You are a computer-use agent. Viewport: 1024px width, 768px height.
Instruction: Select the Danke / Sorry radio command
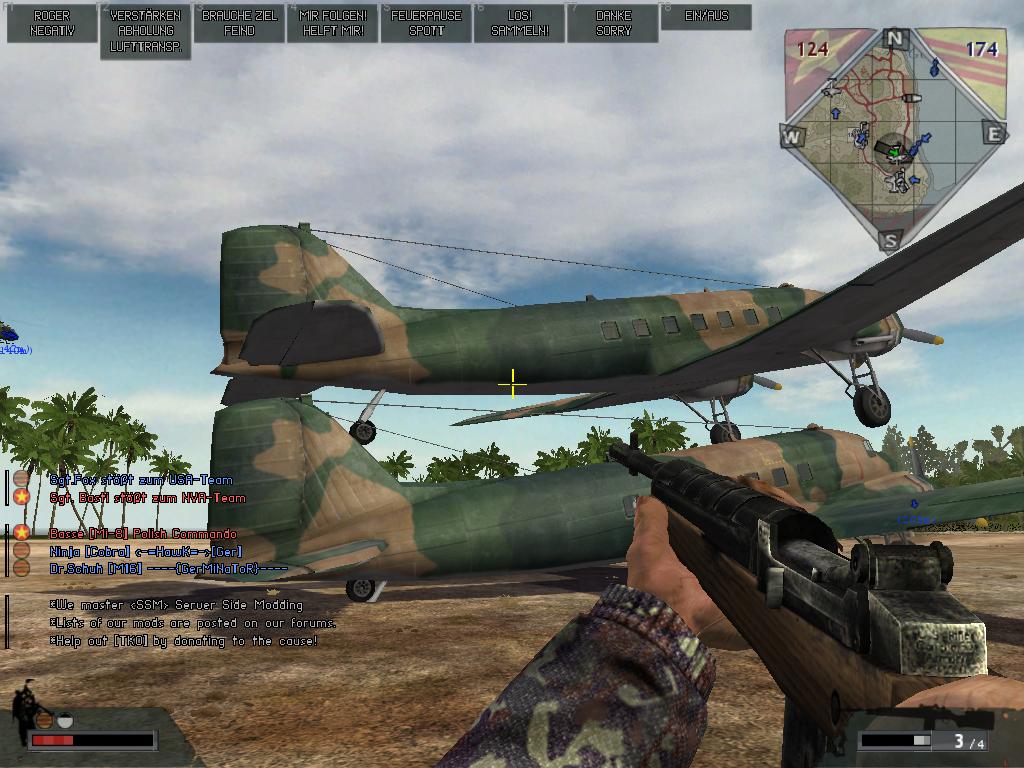613,23
